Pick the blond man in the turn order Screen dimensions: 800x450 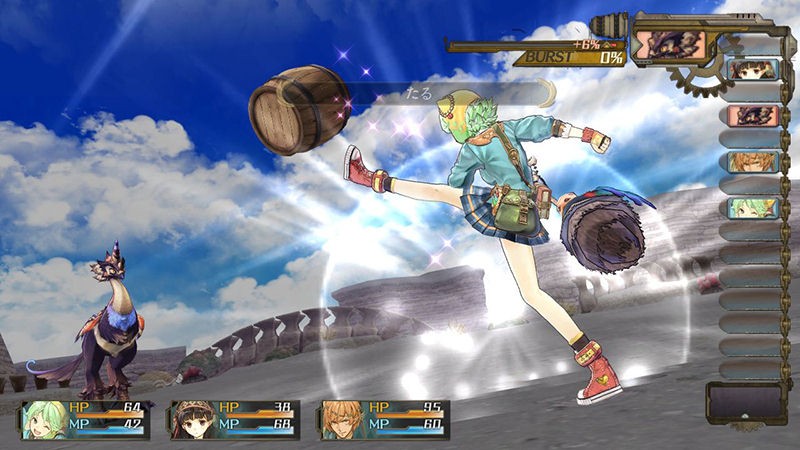[752, 162]
